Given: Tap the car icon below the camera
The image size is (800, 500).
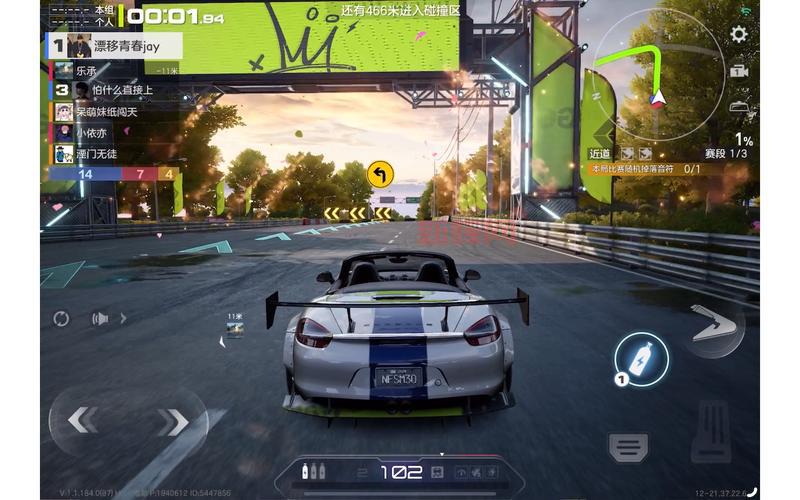Looking at the screenshot, I should point(739,106).
